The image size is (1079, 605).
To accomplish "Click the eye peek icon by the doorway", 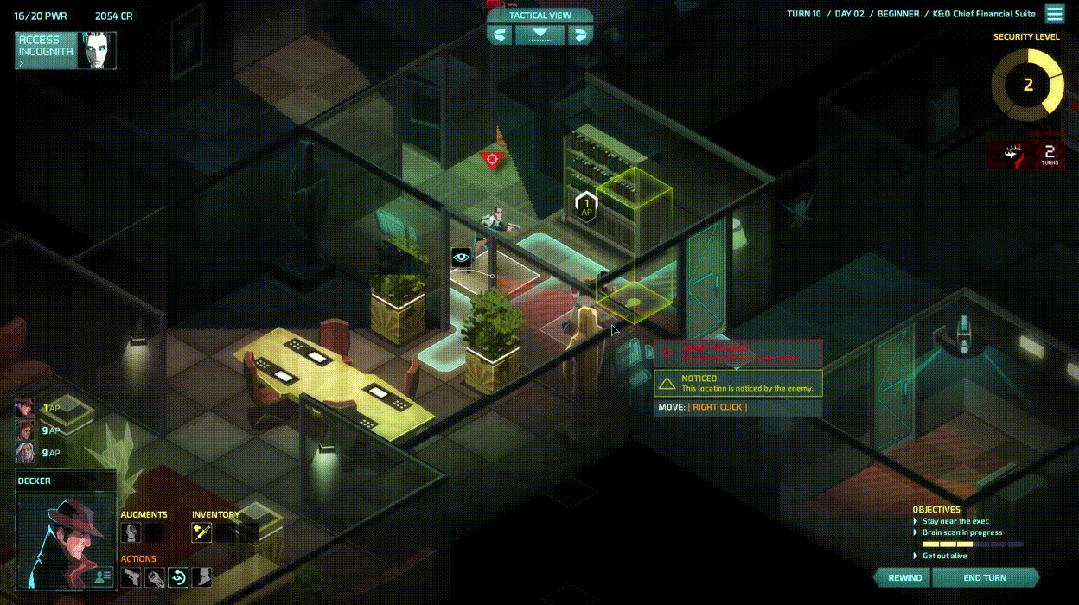I will tap(461, 257).
